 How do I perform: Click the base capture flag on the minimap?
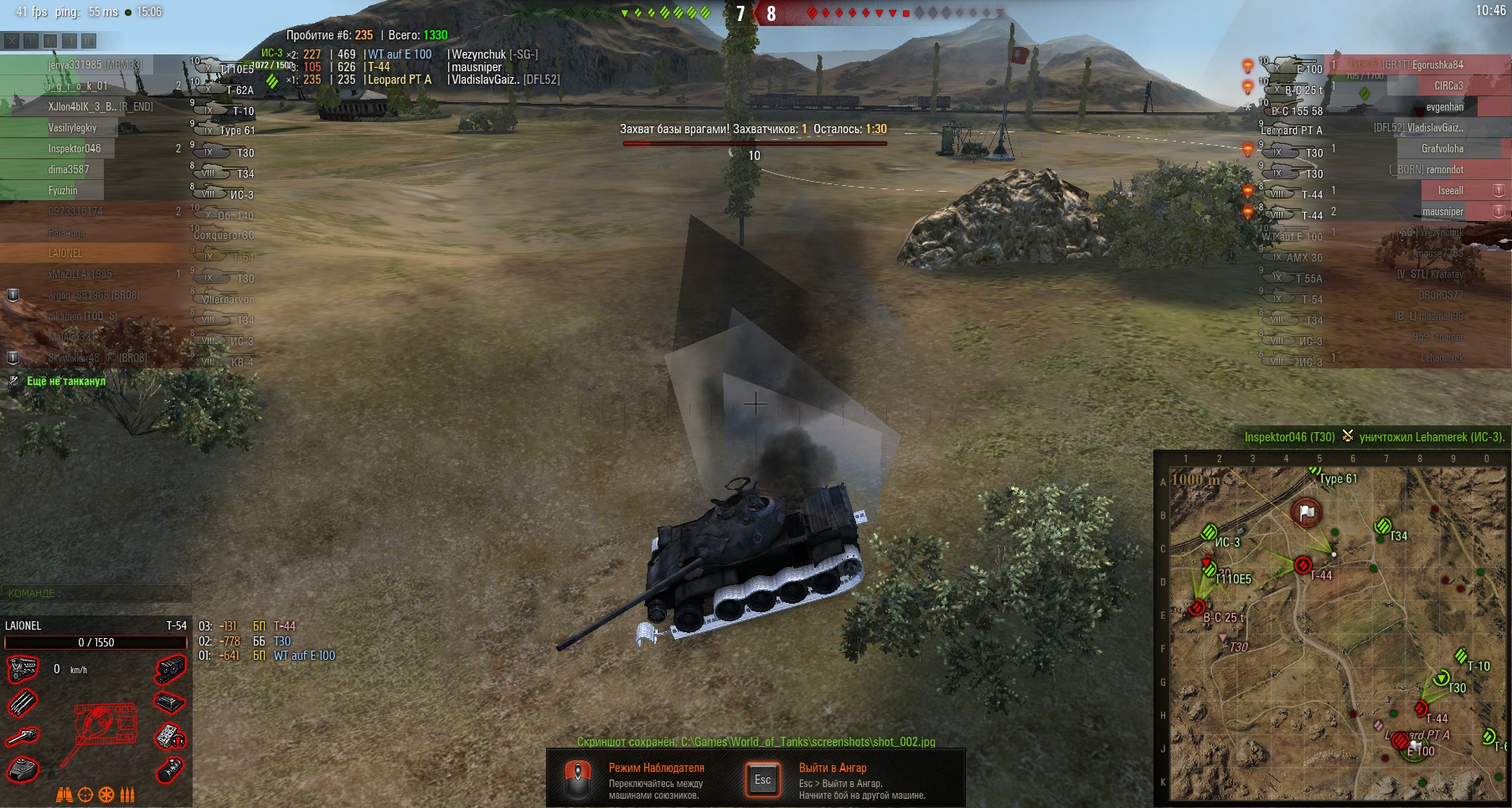click(x=1306, y=512)
